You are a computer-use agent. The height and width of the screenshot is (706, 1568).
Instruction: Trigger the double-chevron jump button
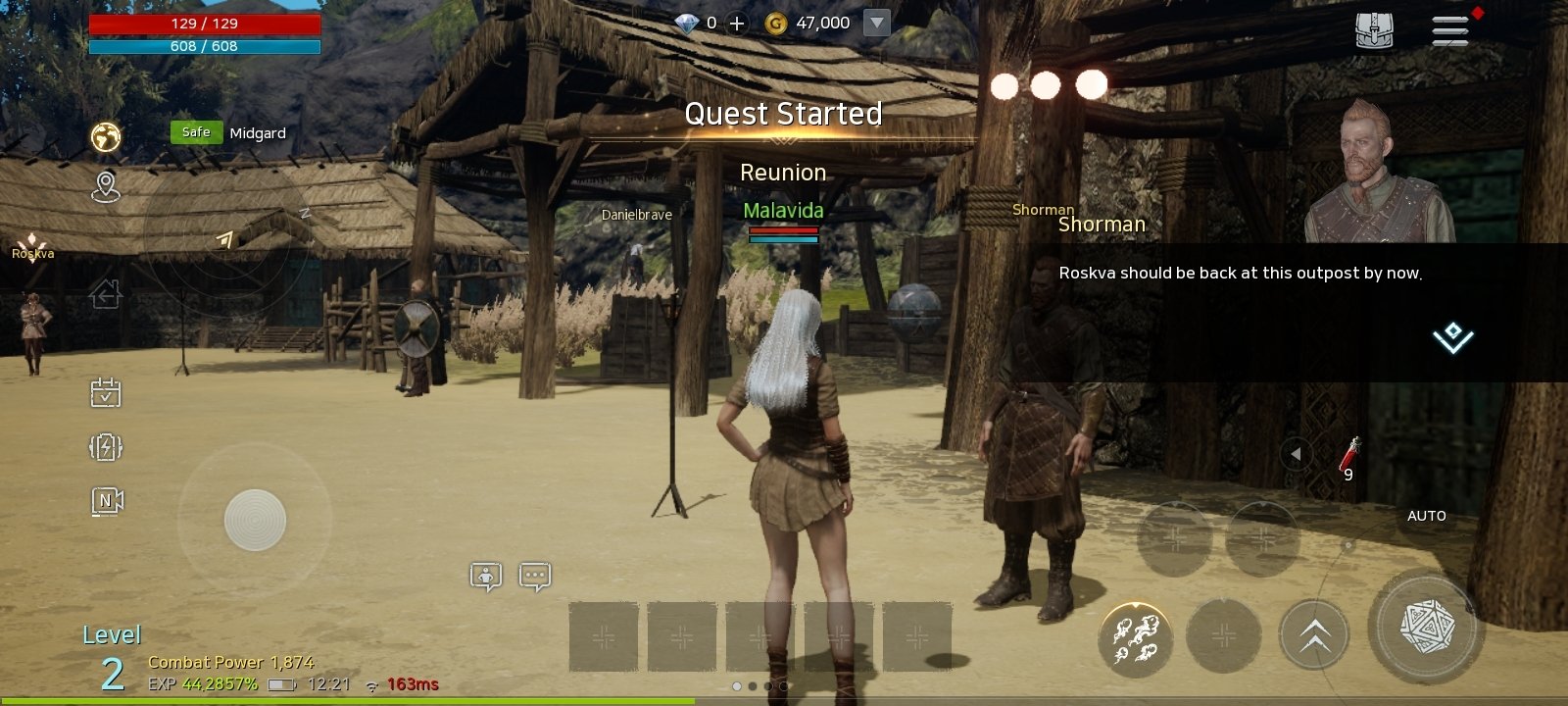[x=1314, y=635]
